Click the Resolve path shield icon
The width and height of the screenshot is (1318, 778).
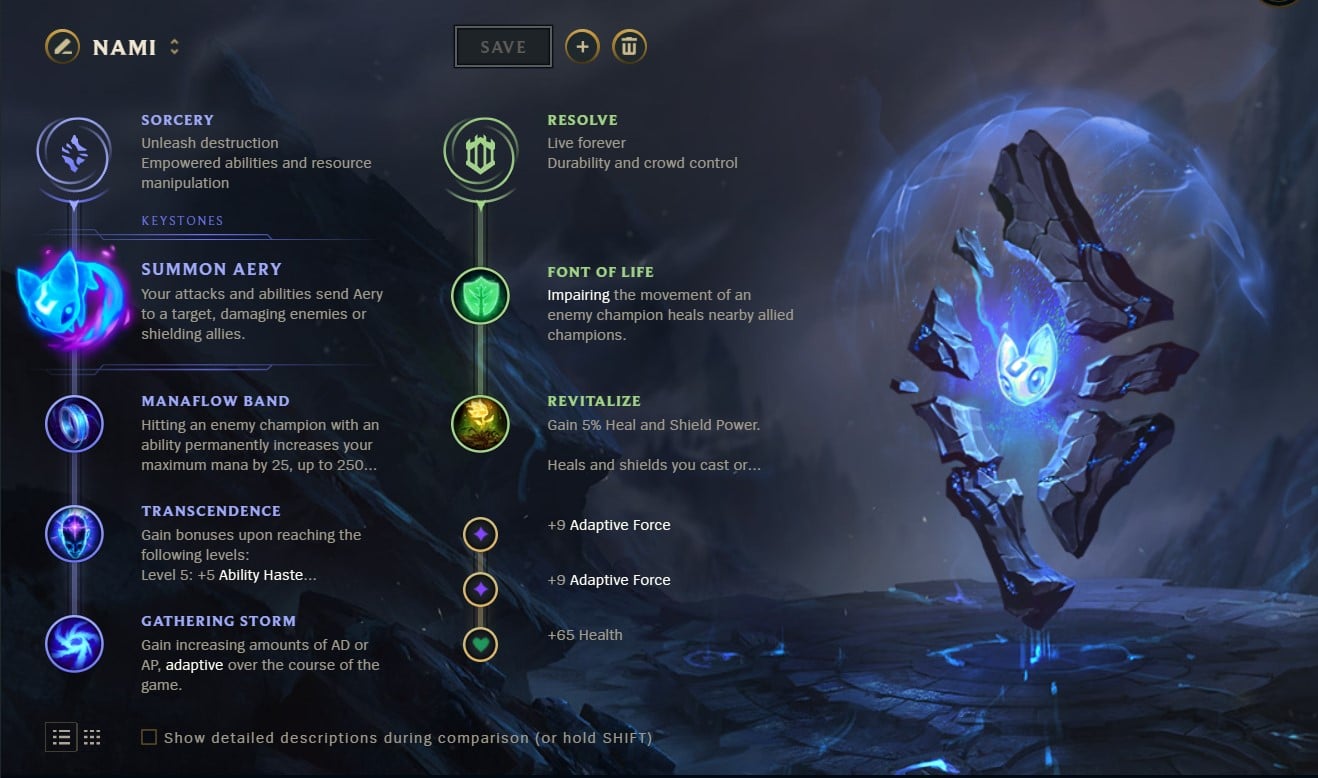pos(480,155)
